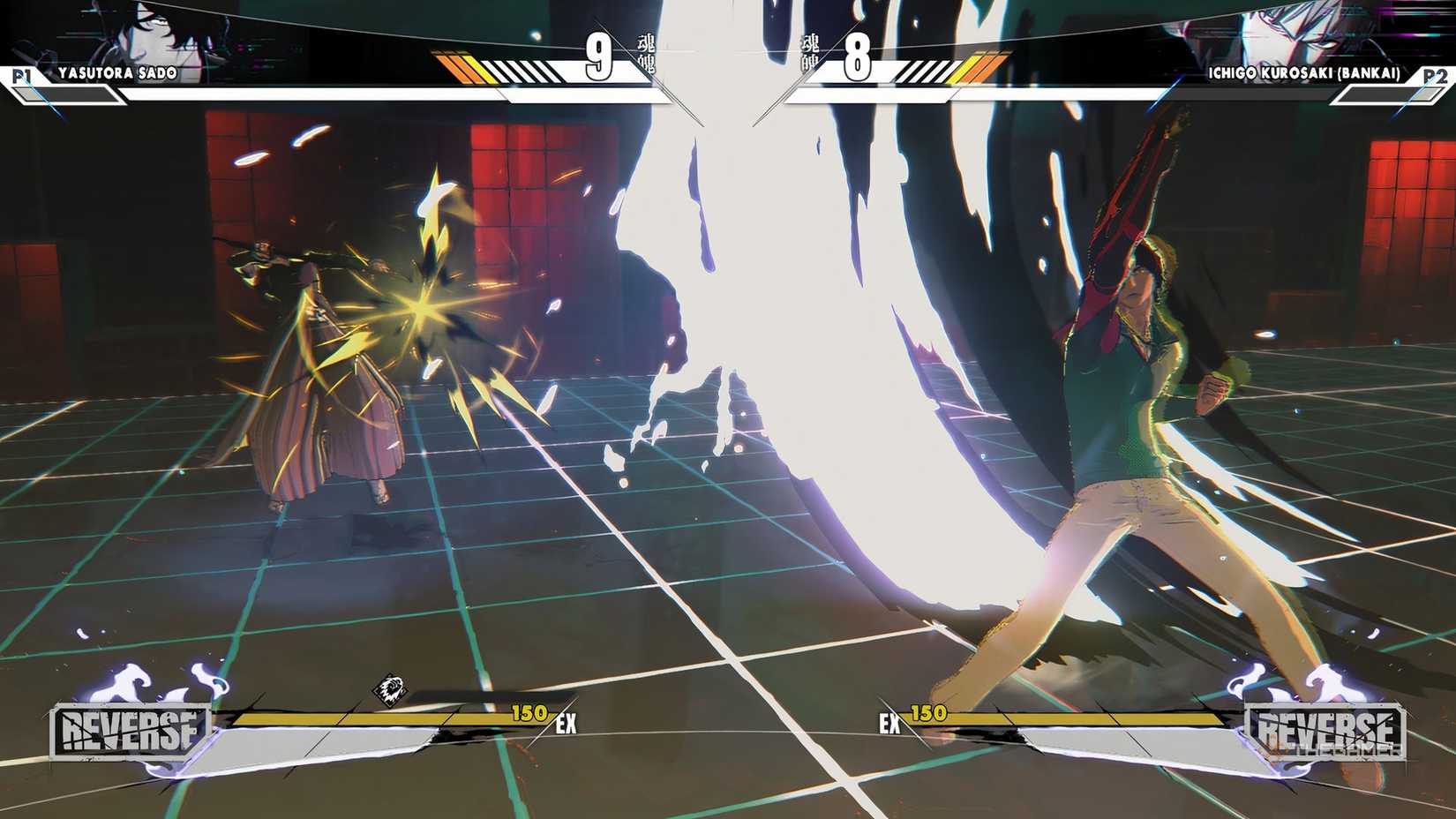The height and width of the screenshot is (819, 1456).
Task: Select the lion-head ability icon above P1's EX gauge
Action: point(391,690)
